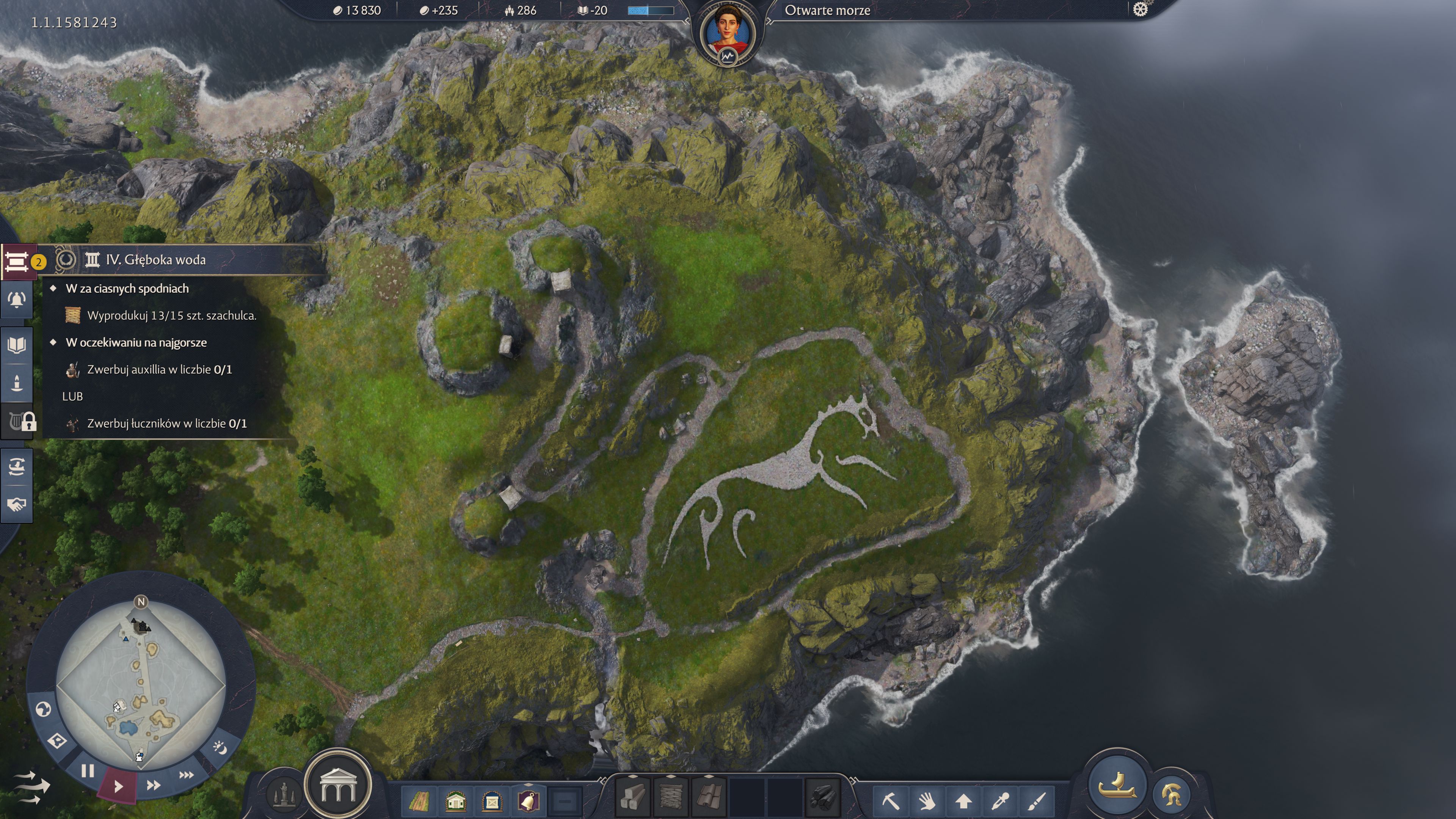Toggle the day-night cycle button
This screenshot has width=1456, height=819.
tap(219, 748)
